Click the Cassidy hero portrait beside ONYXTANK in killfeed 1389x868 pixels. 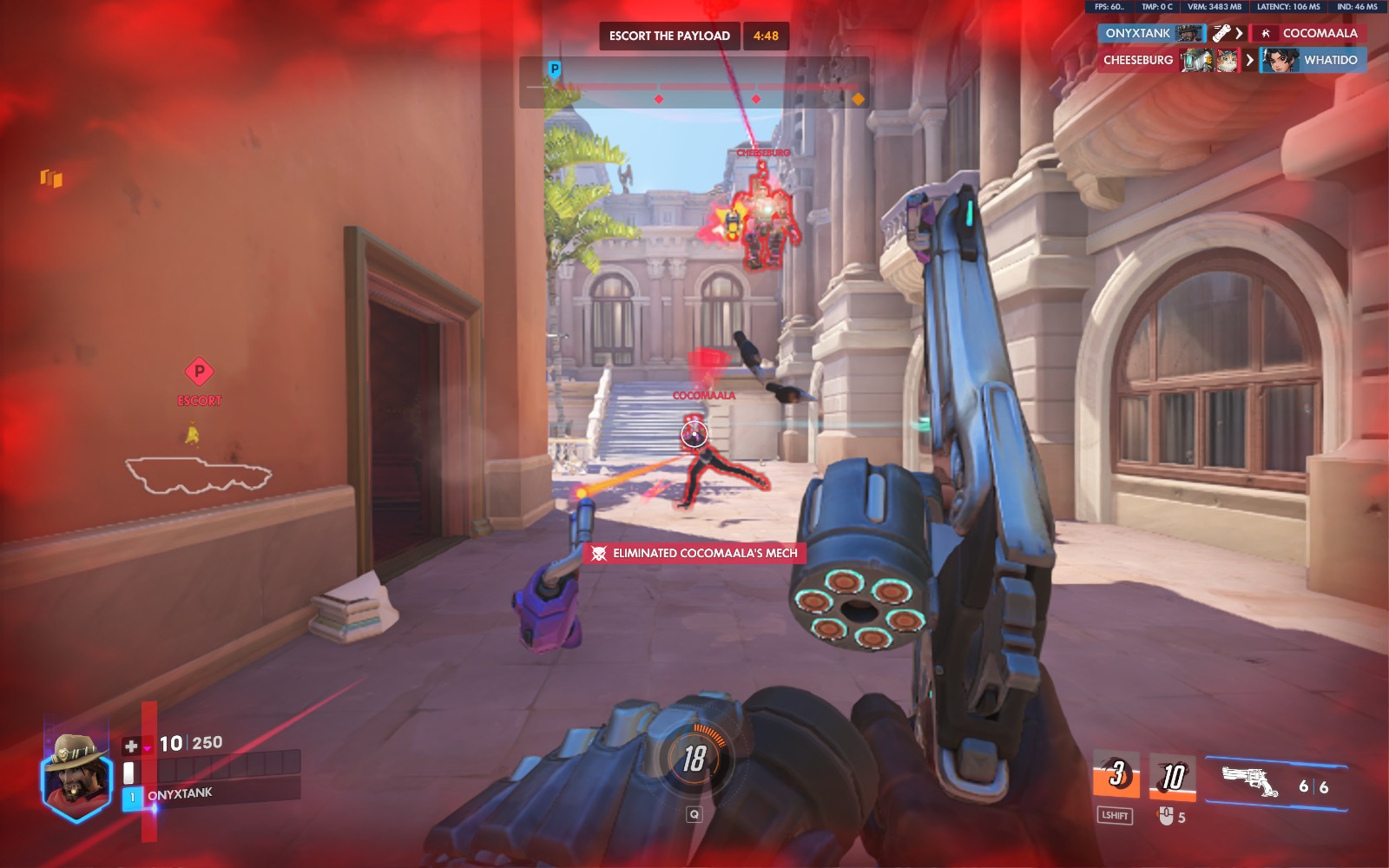click(x=1188, y=33)
